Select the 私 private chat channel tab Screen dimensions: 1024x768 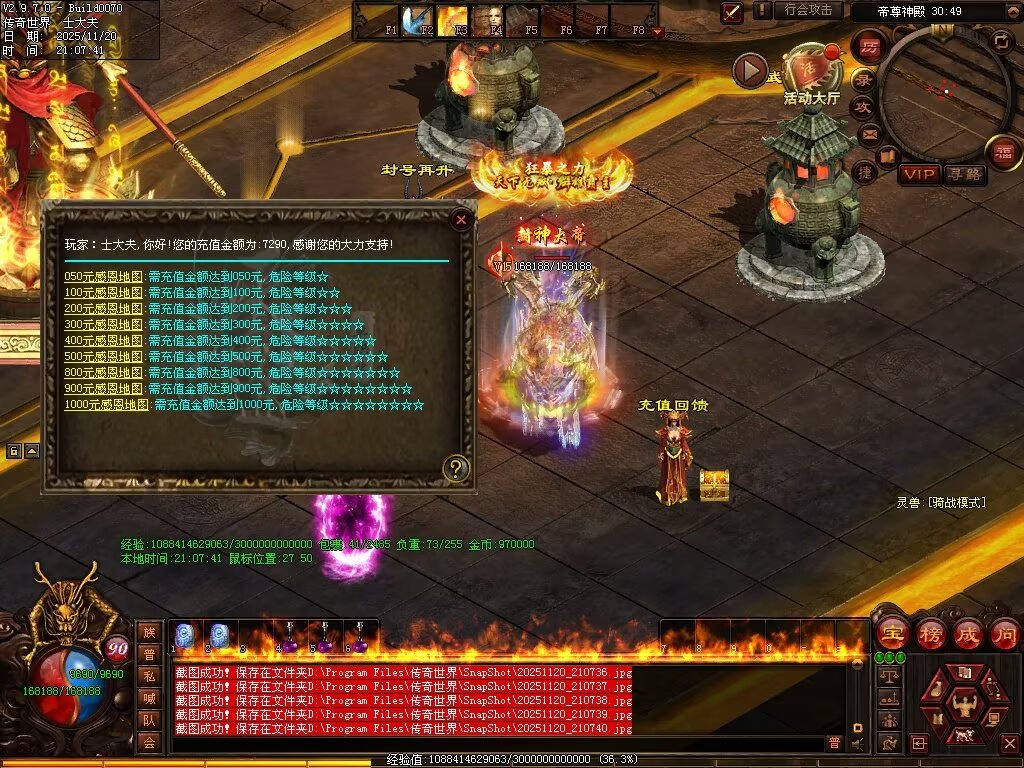pos(148,677)
